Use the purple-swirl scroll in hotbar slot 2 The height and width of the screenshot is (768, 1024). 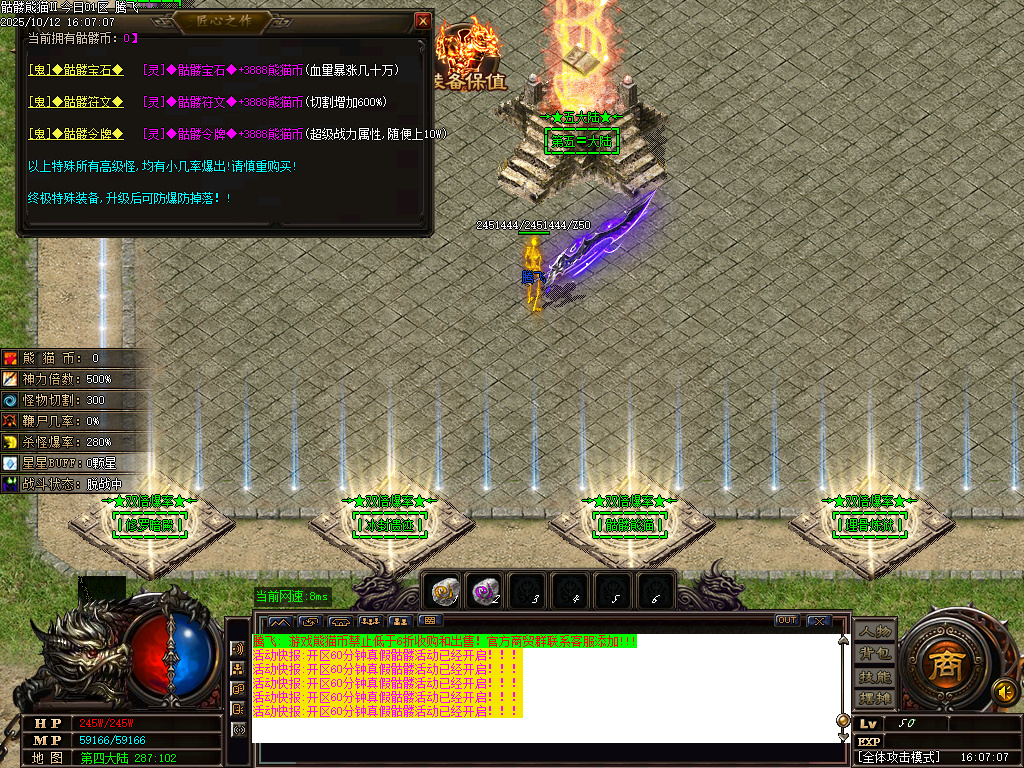click(x=486, y=592)
